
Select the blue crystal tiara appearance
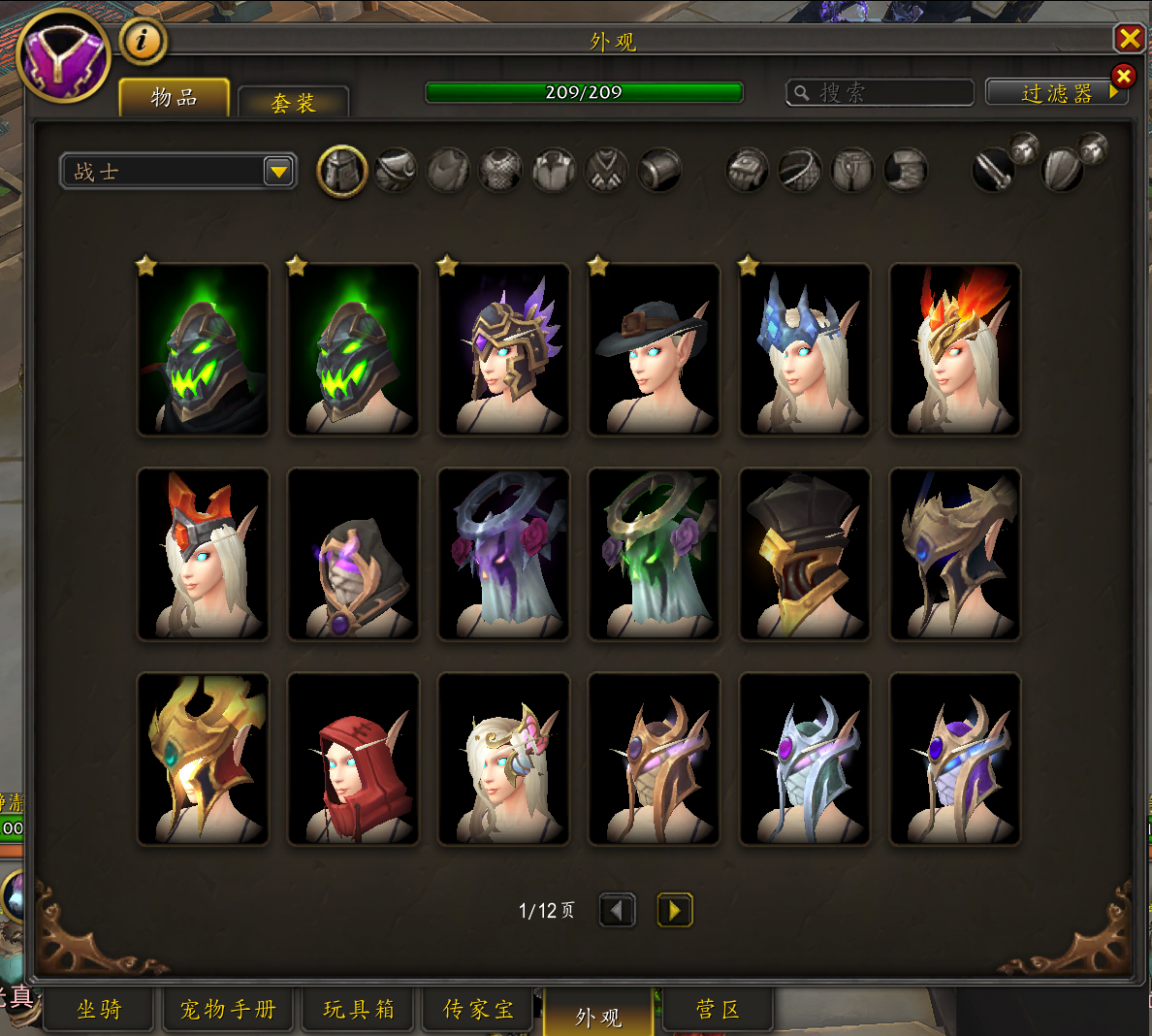pyautogui.click(x=805, y=349)
